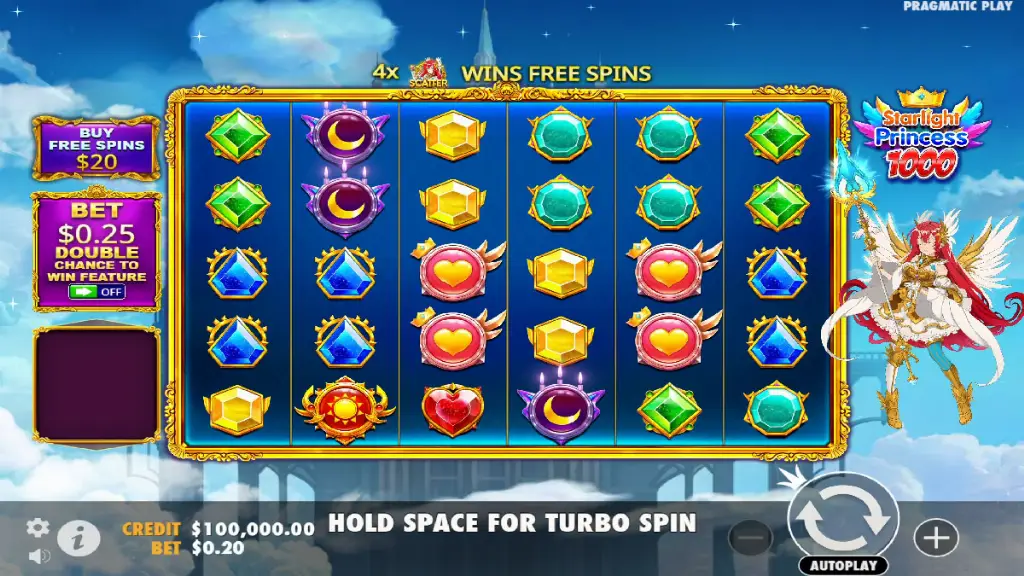This screenshot has width=1024, height=576.
Task: Increase the bet with the plus button
Action: click(936, 538)
